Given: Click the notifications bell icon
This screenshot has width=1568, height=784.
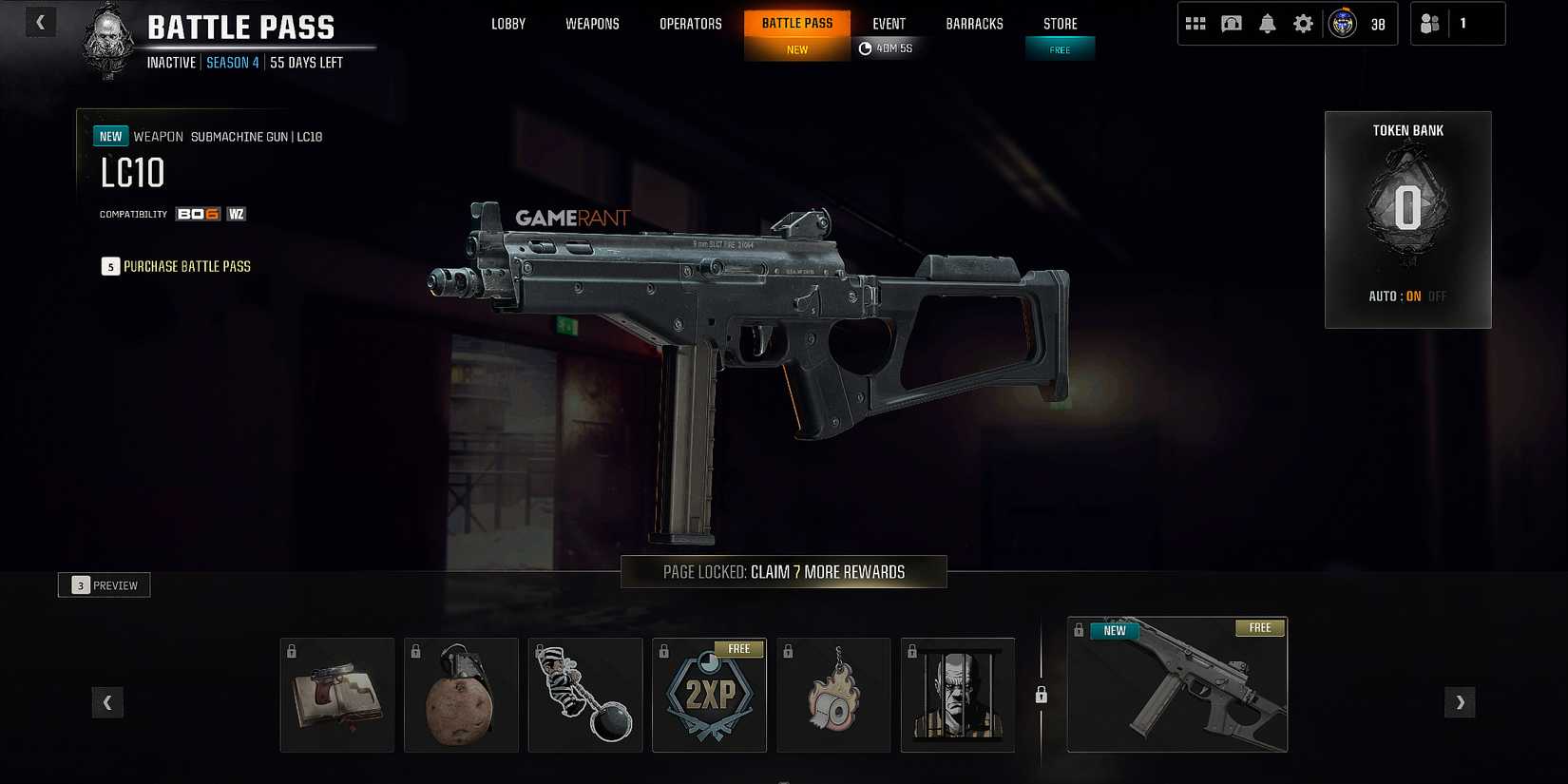Looking at the screenshot, I should (x=1267, y=23).
